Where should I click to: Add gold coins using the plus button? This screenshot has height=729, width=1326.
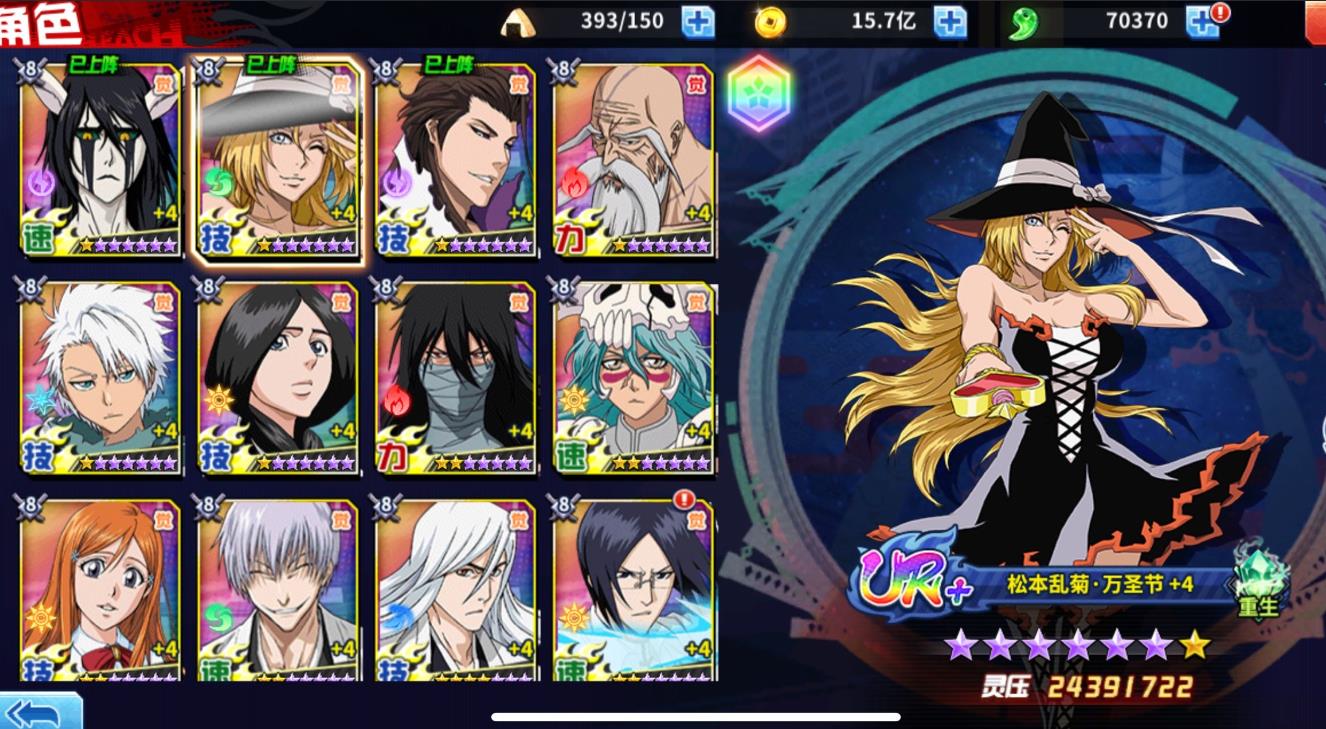950,21
